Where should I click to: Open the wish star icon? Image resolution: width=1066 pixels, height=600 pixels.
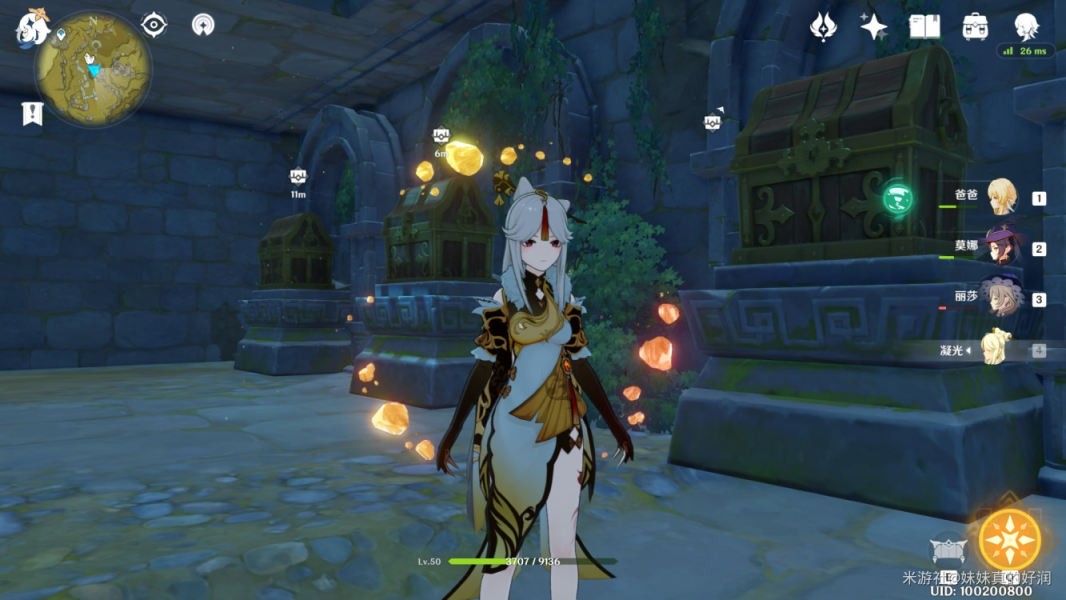click(x=874, y=27)
